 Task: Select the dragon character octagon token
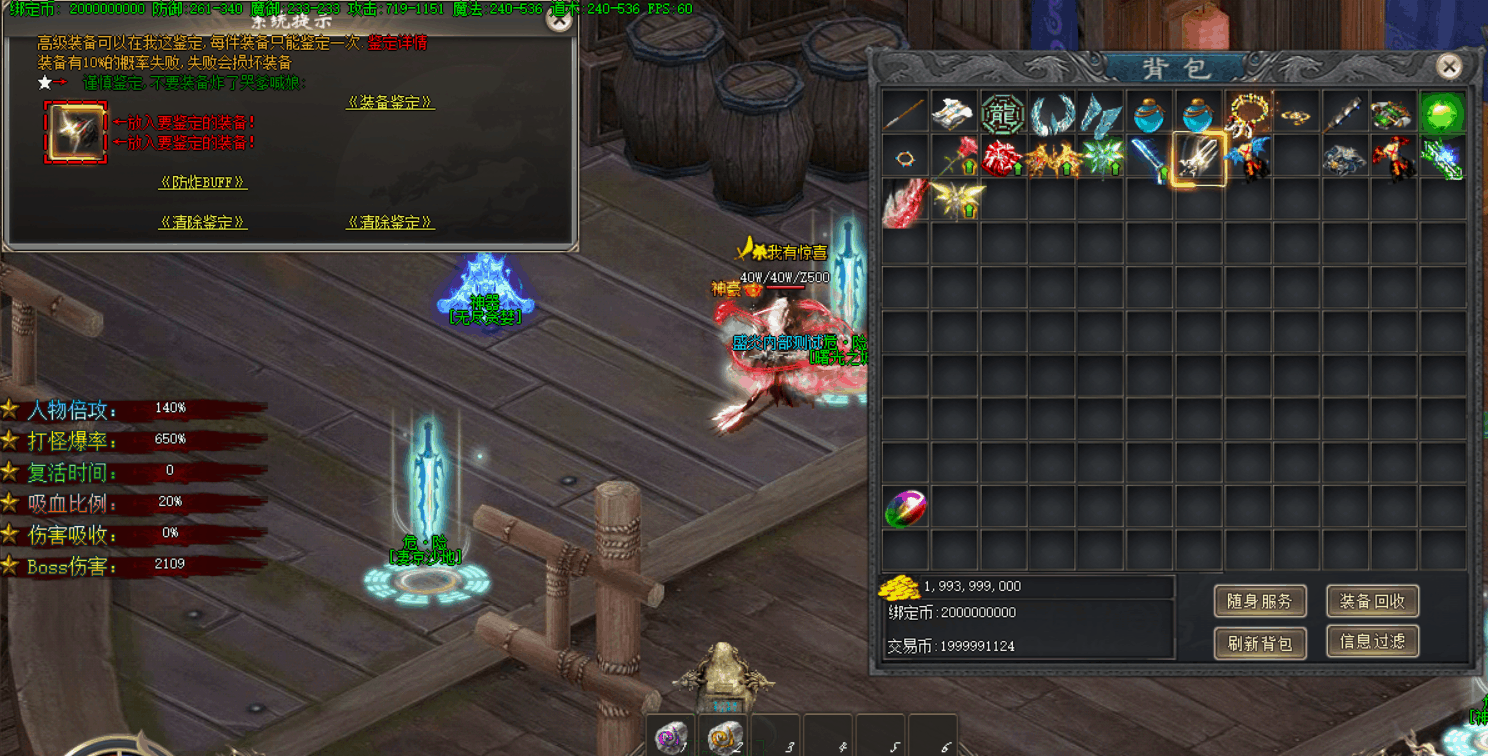point(1002,113)
